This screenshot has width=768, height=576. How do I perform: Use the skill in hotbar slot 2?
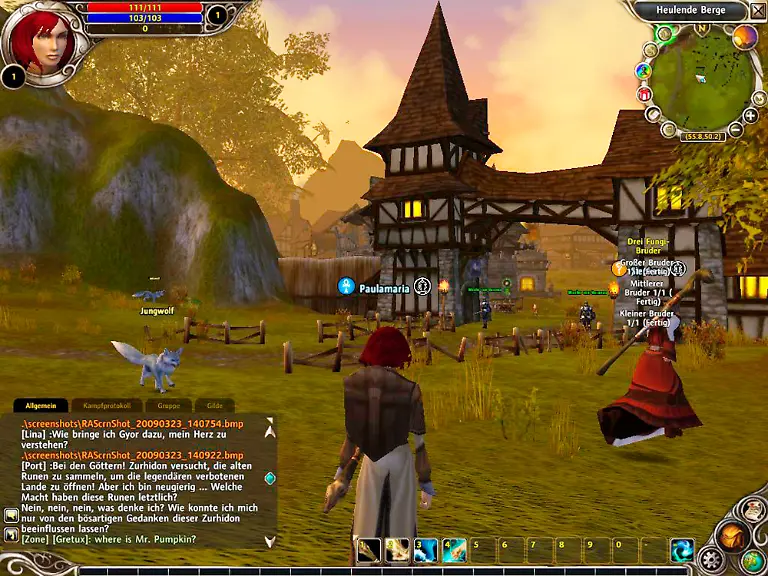point(398,549)
